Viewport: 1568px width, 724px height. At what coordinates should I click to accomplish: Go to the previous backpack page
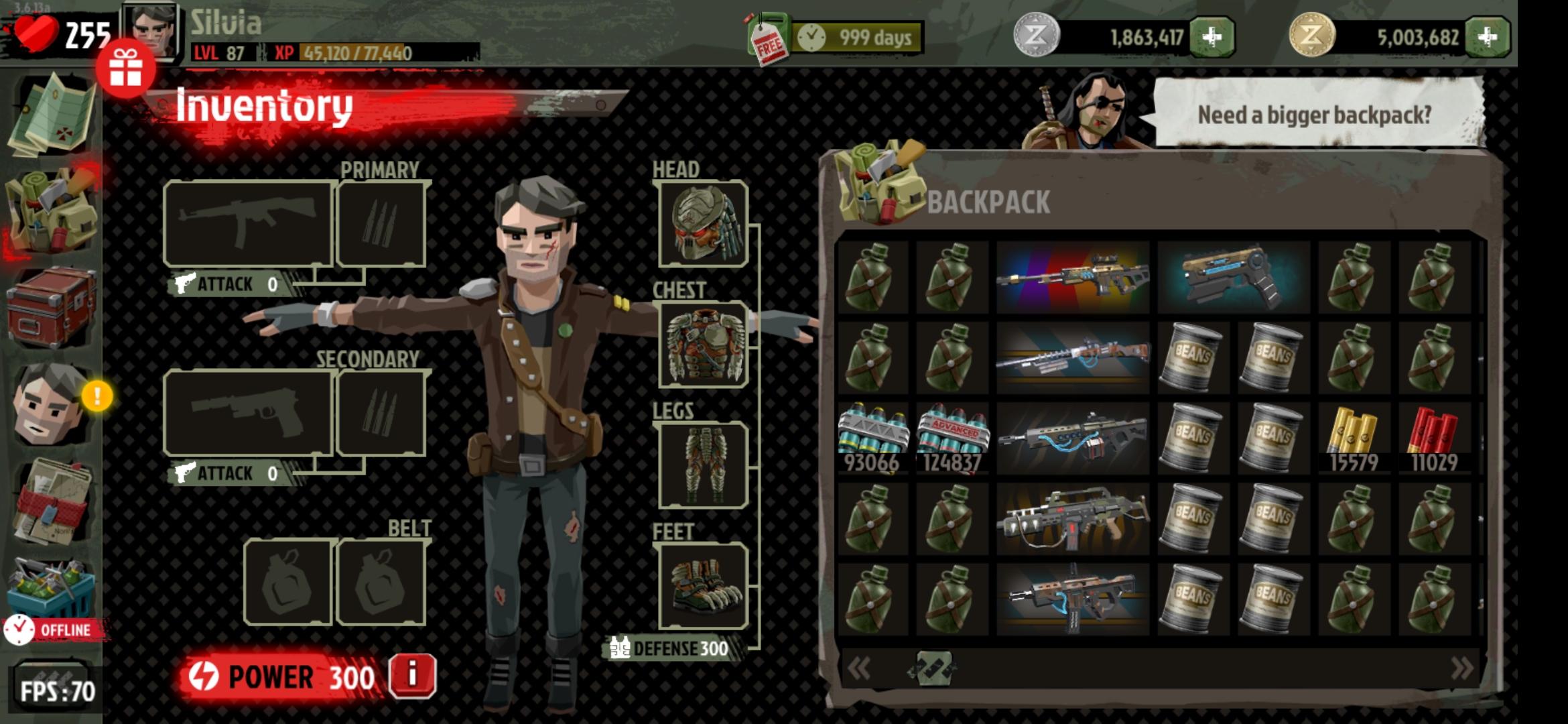pos(859,668)
